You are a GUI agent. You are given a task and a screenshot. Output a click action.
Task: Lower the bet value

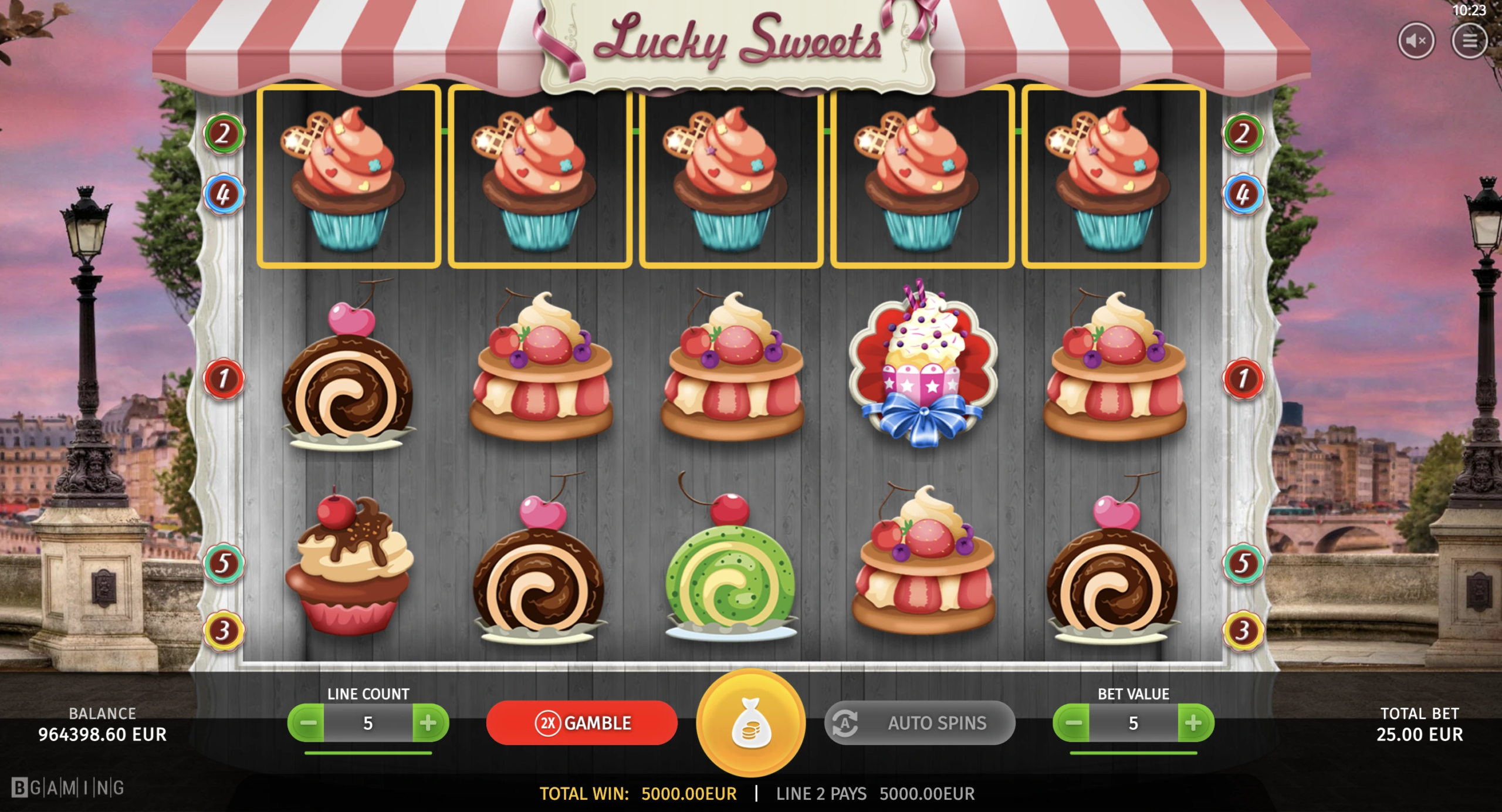tap(1073, 723)
